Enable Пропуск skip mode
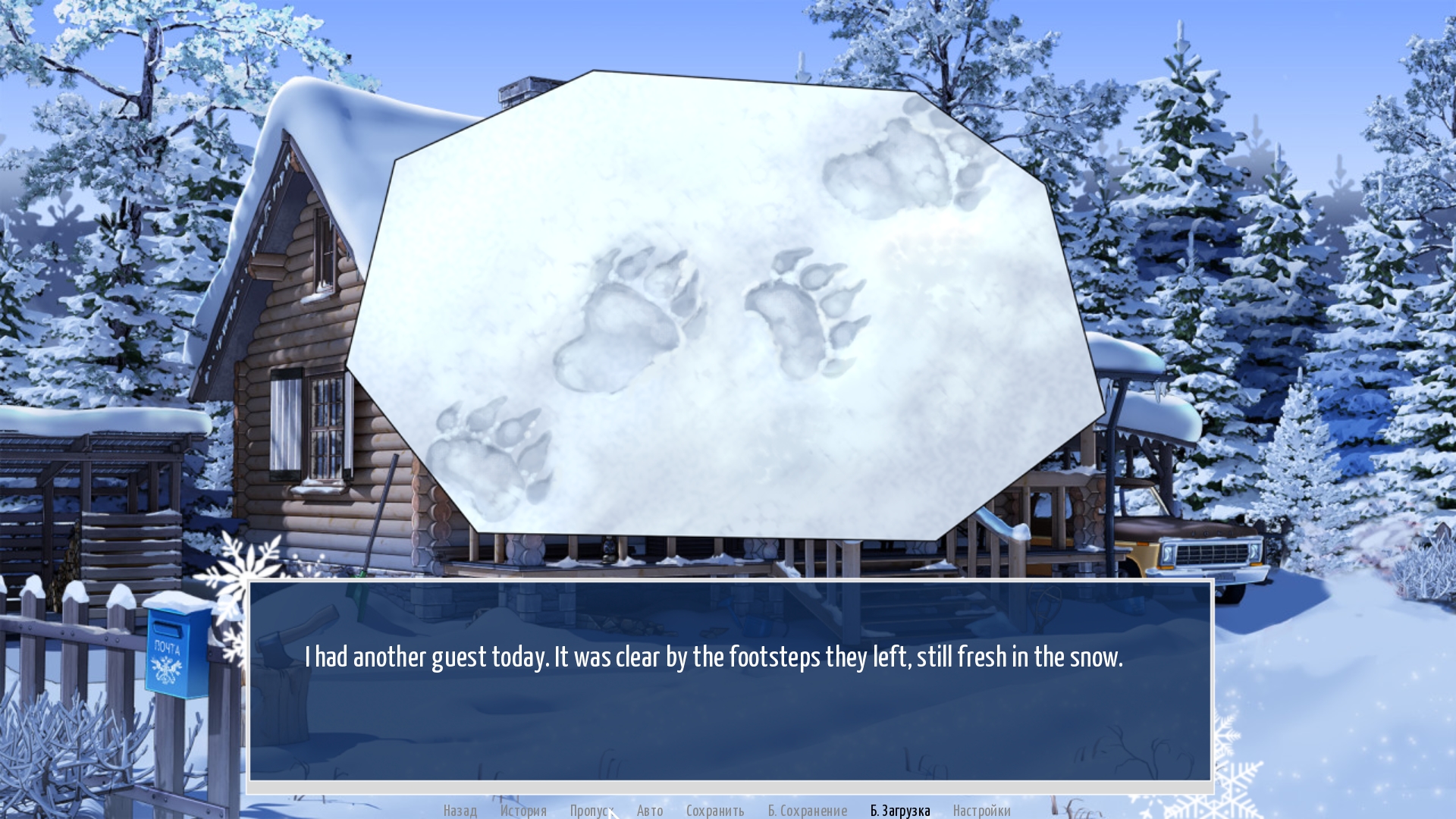1456x819 pixels. (593, 811)
